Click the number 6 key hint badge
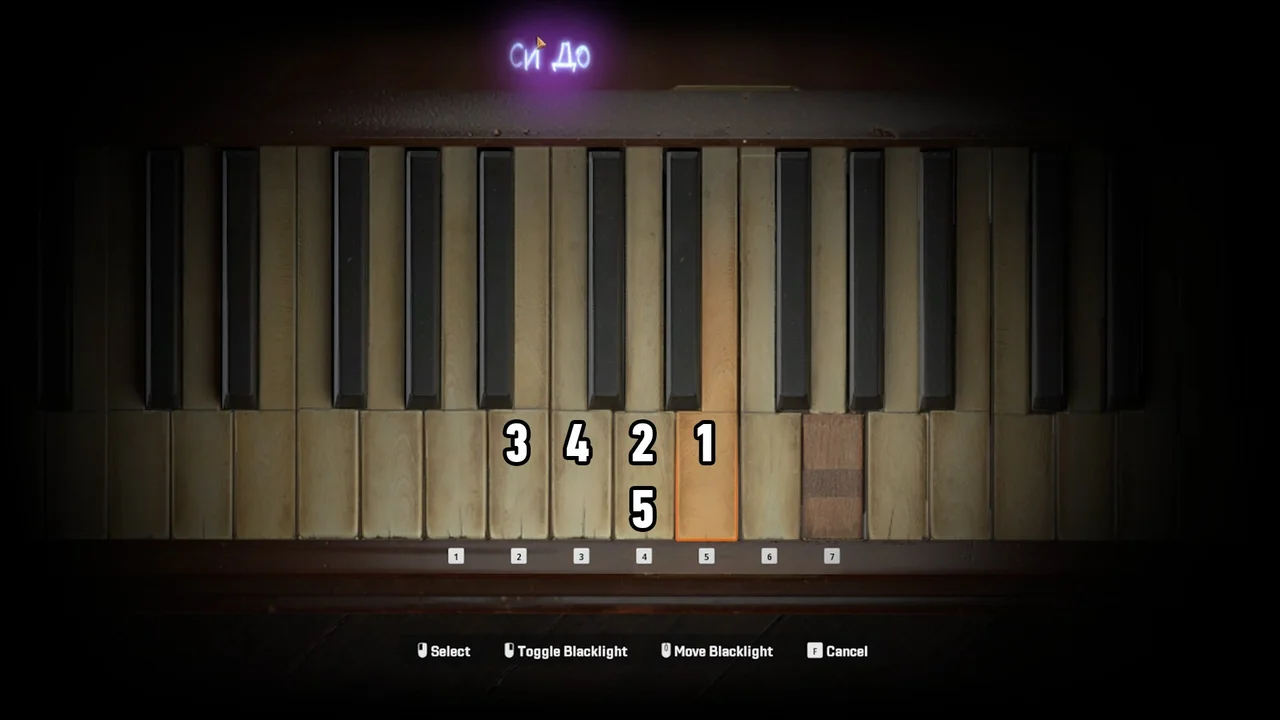Screen dimensions: 1280x720 768,556
